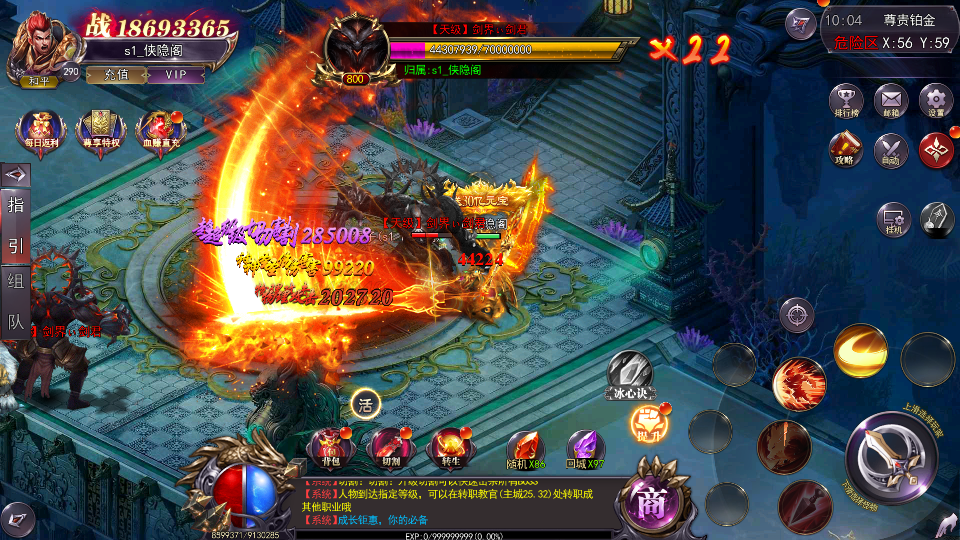Open the 排行榜 leaderboard
Screen dimensions: 960x540
click(x=847, y=101)
